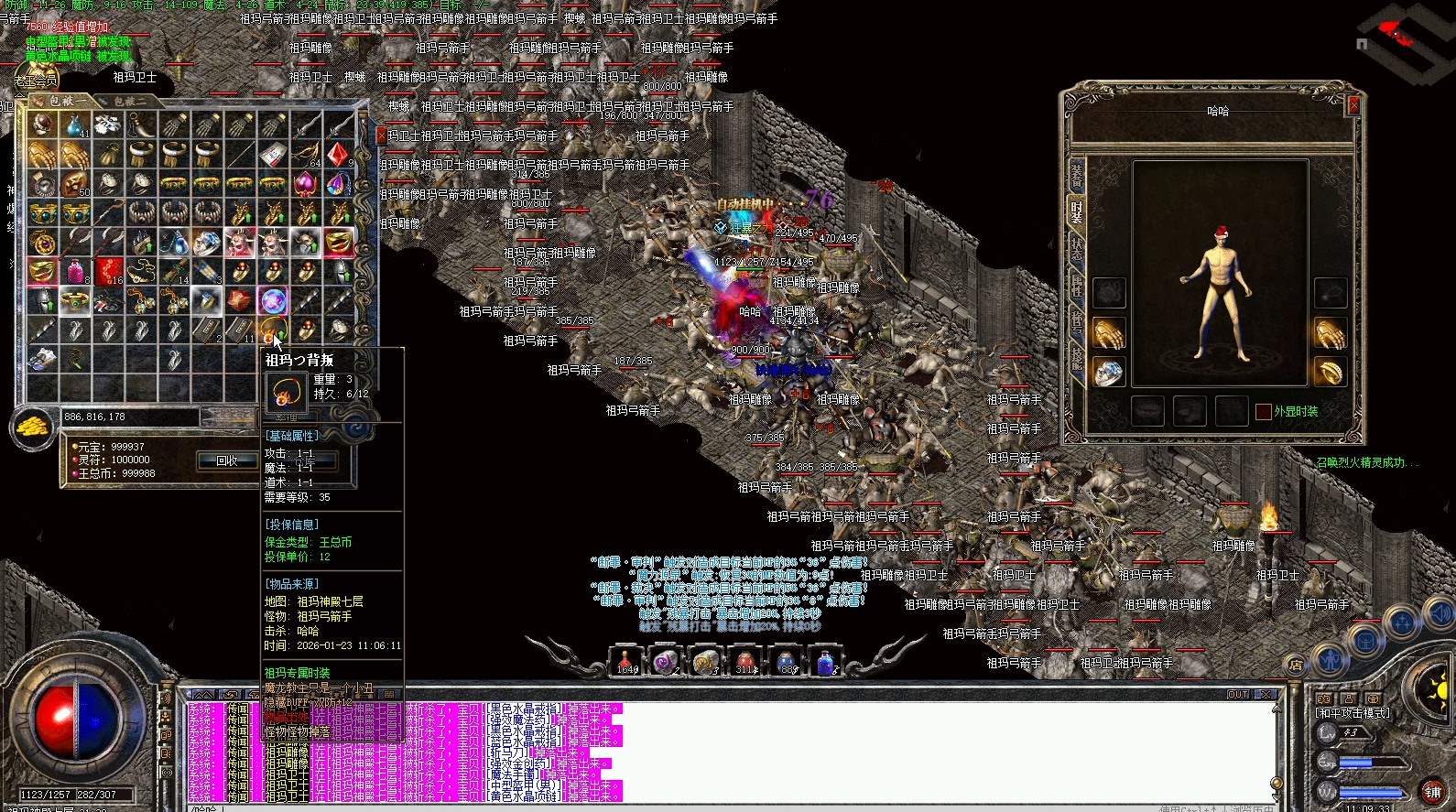Use the red potion in the hotbar

click(x=626, y=661)
